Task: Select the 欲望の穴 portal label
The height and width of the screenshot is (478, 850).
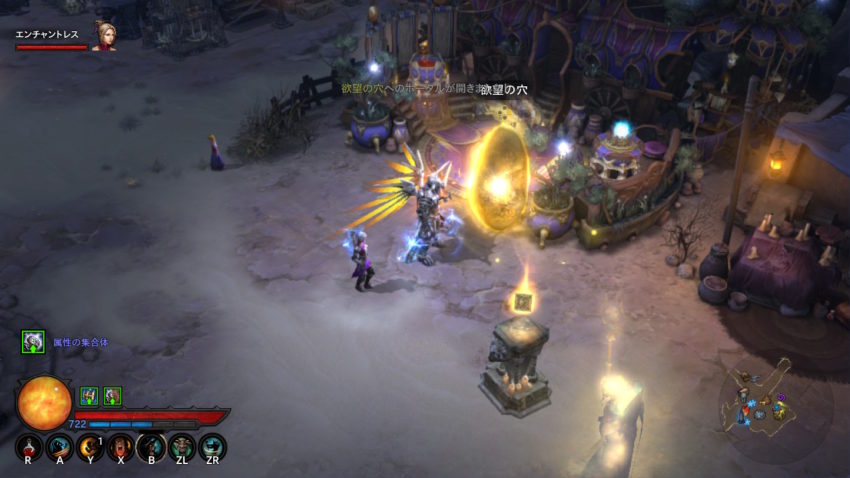Action: point(503,90)
